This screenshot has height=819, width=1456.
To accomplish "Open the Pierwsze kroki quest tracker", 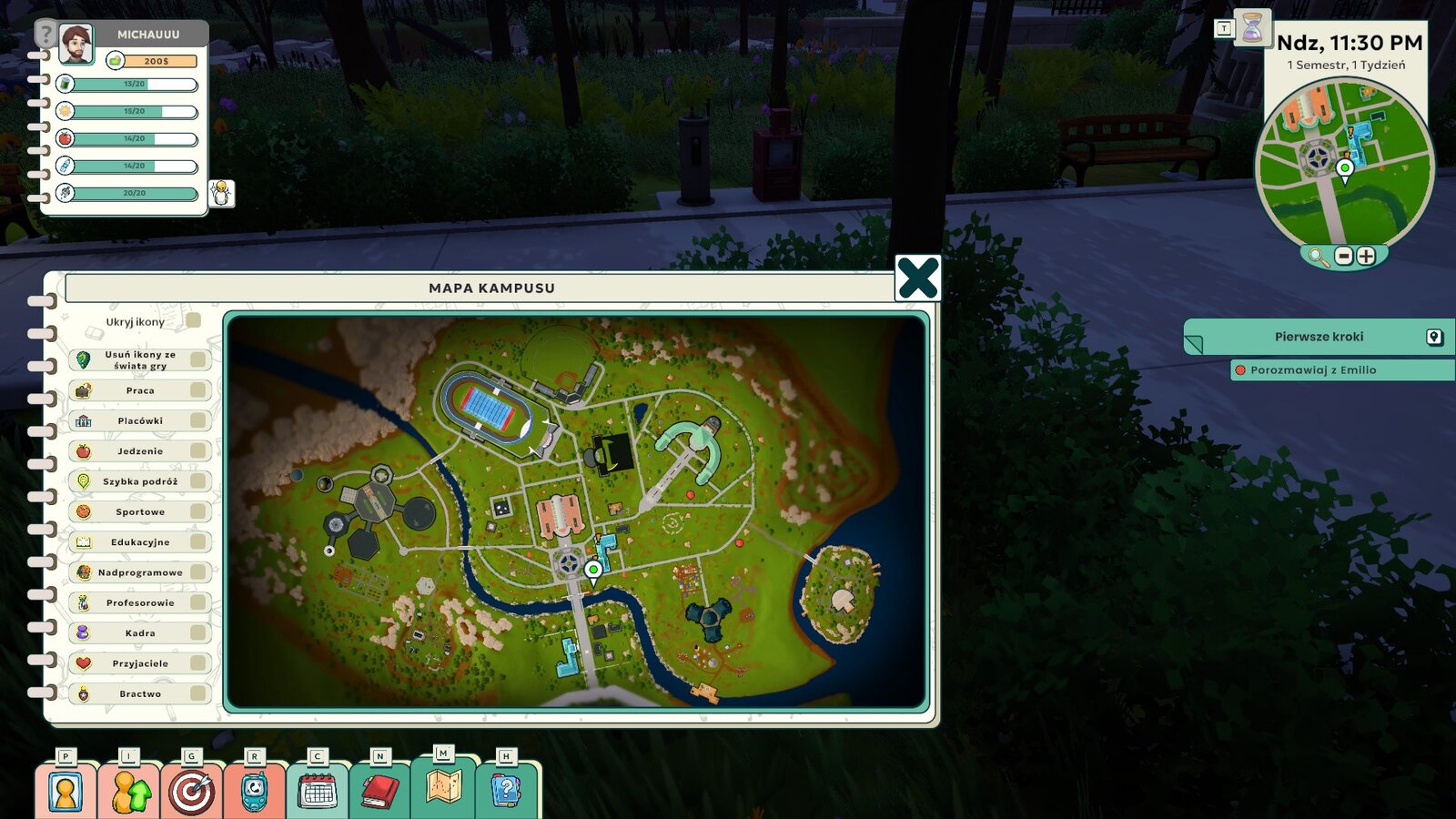I will click(1319, 337).
